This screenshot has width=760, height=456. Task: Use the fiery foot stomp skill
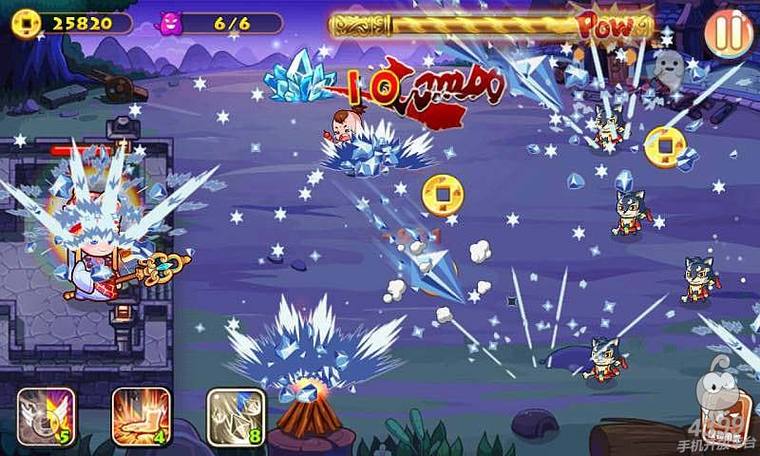[140, 416]
